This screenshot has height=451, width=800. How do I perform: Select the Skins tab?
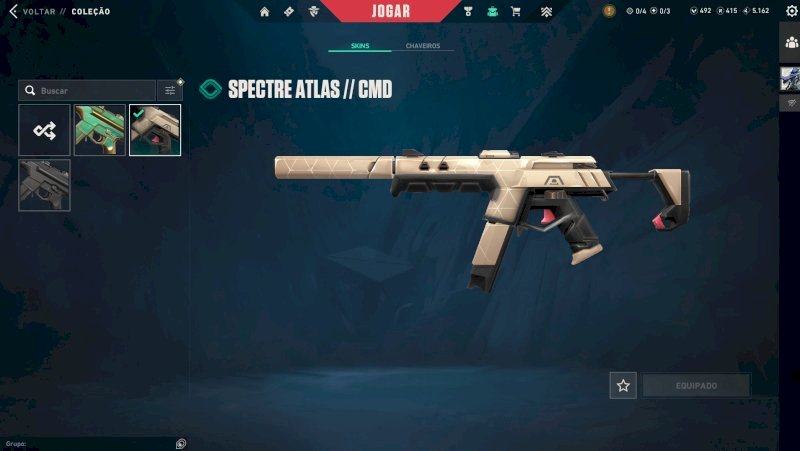(x=360, y=47)
